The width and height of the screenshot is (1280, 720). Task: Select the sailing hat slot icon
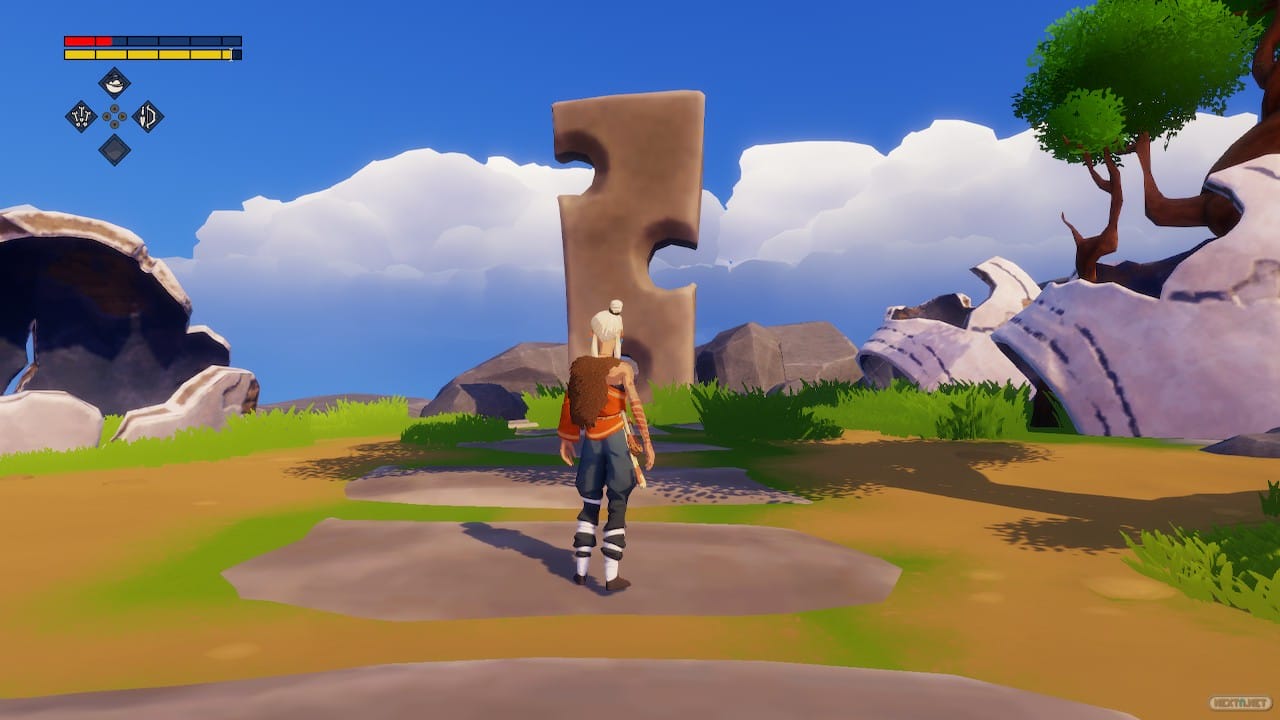114,84
